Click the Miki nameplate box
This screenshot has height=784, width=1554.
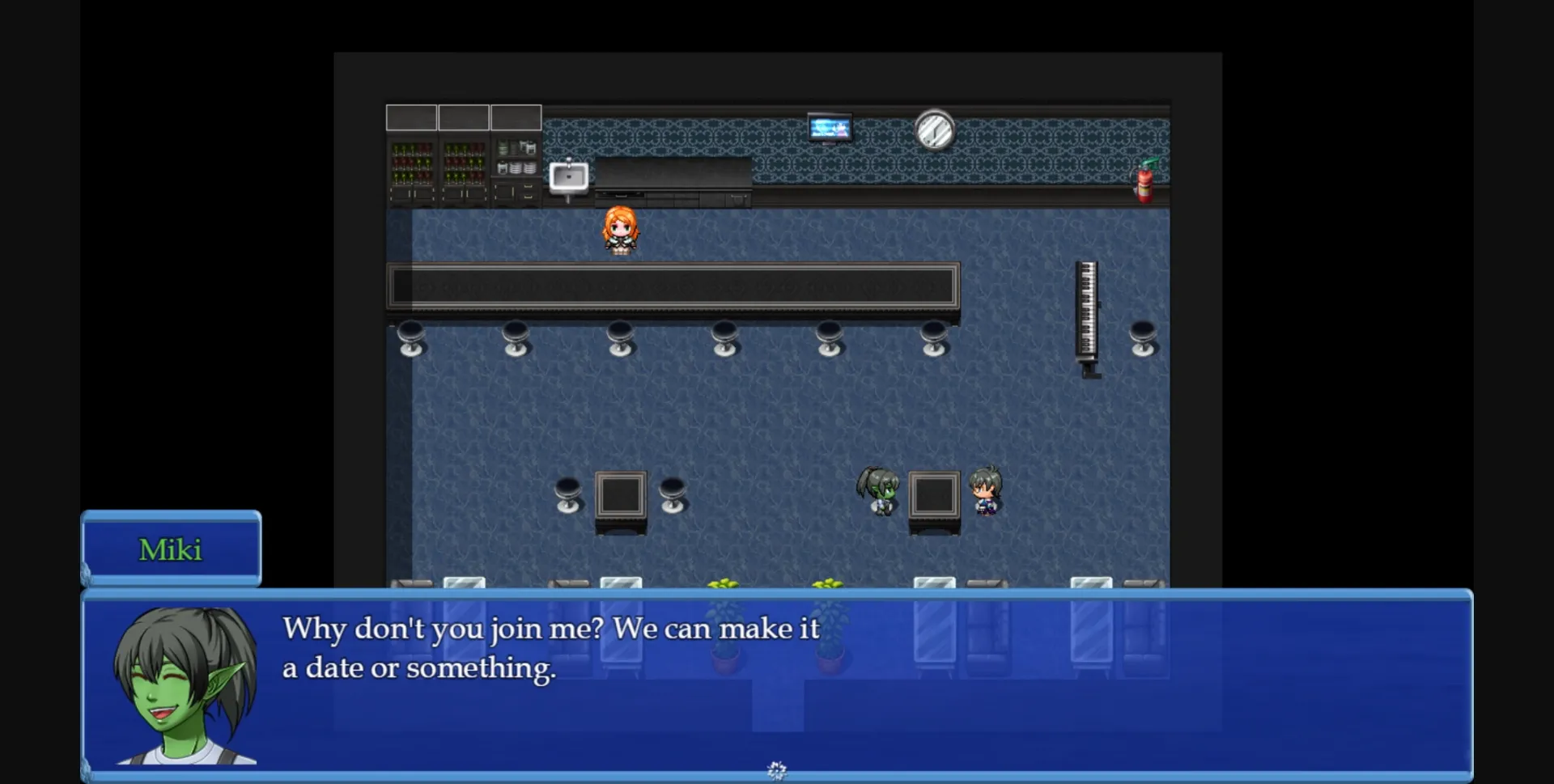[x=171, y=549]
